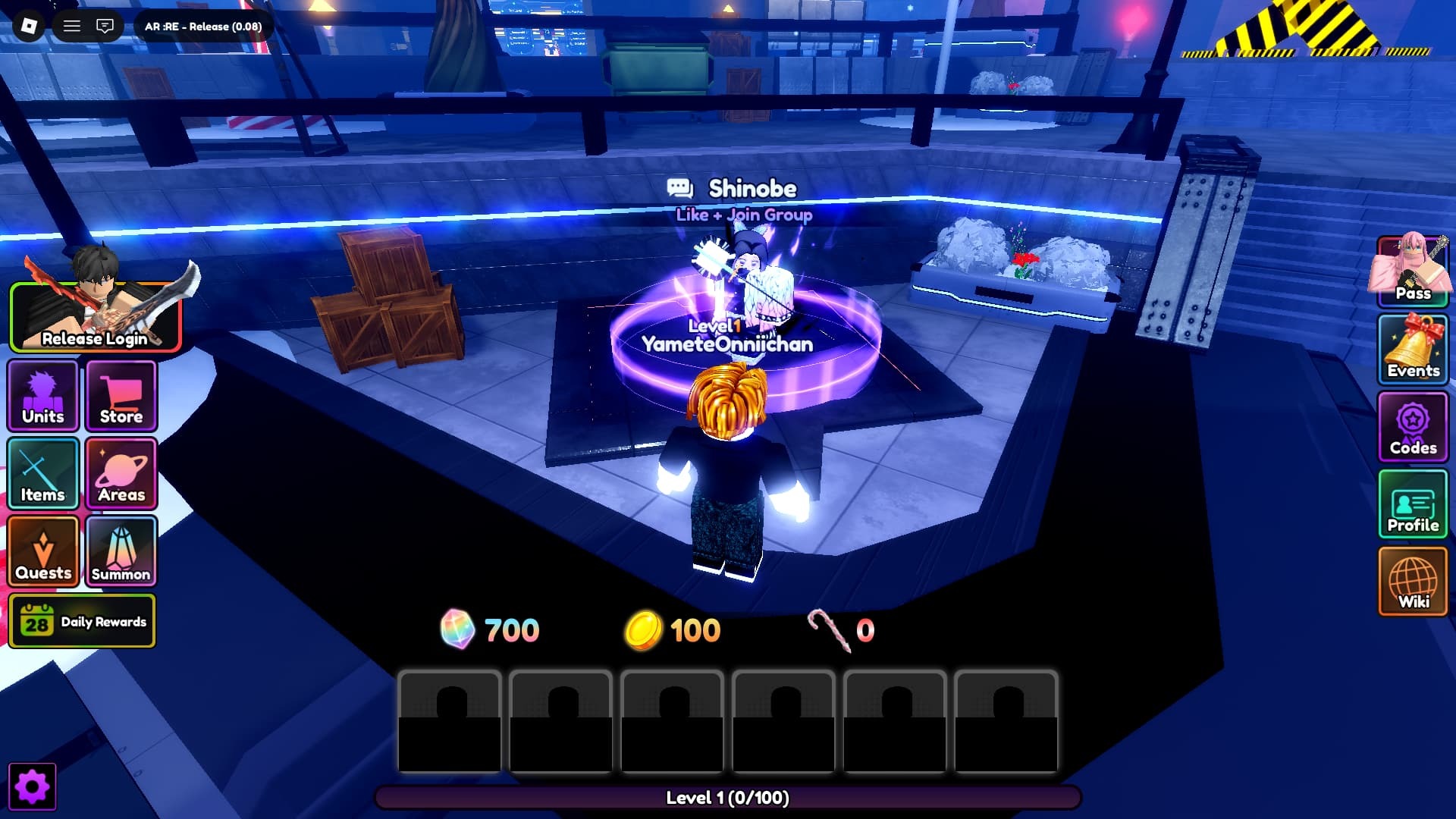Open the Release Login banner

pyautogui.click(x=96, y=317)
